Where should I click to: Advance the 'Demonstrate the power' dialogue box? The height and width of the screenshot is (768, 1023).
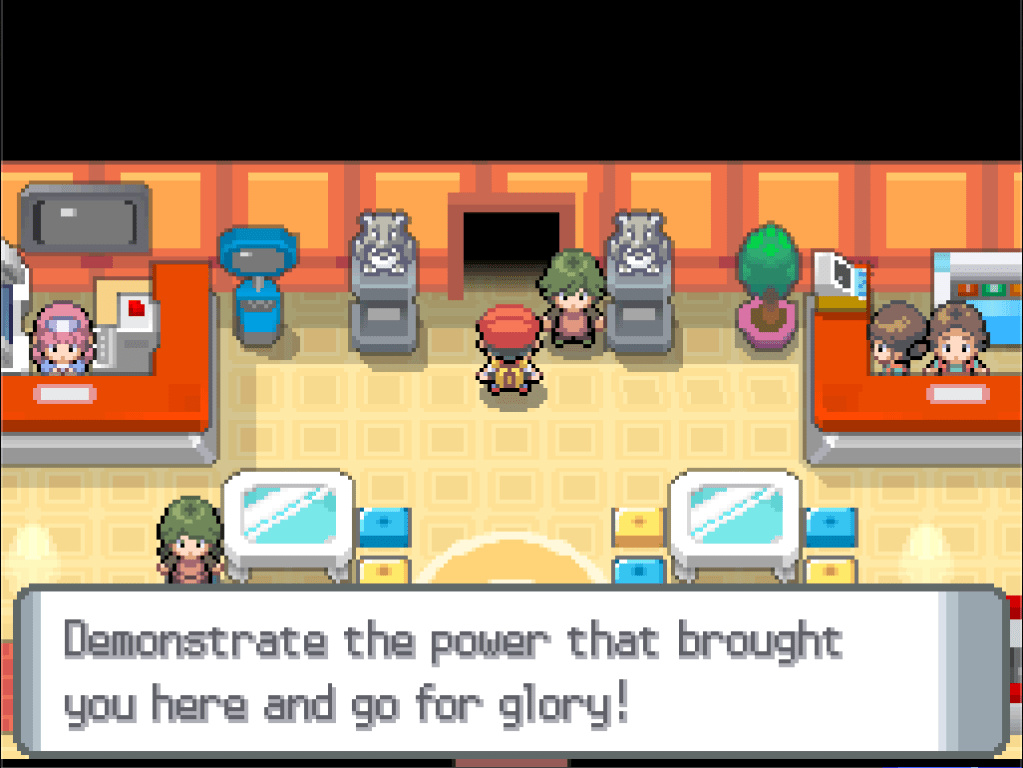click(510, 671)
